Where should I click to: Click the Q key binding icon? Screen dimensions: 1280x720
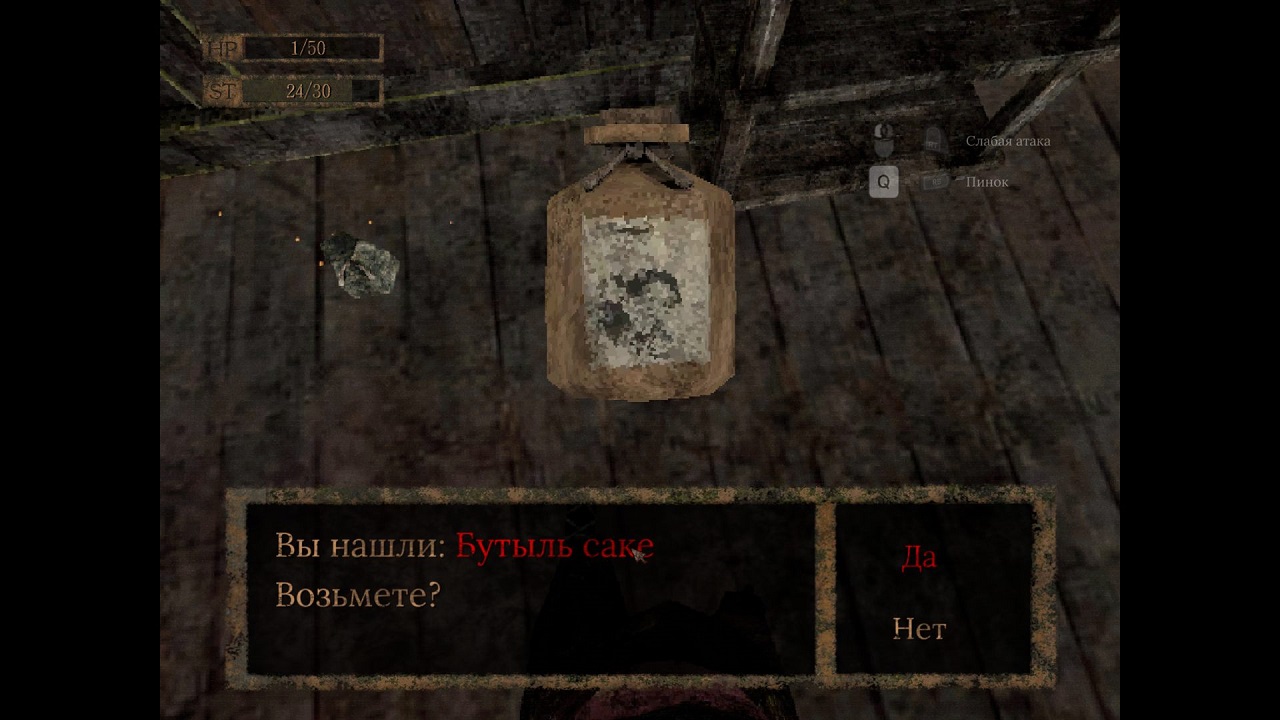[x=884, y=182]
